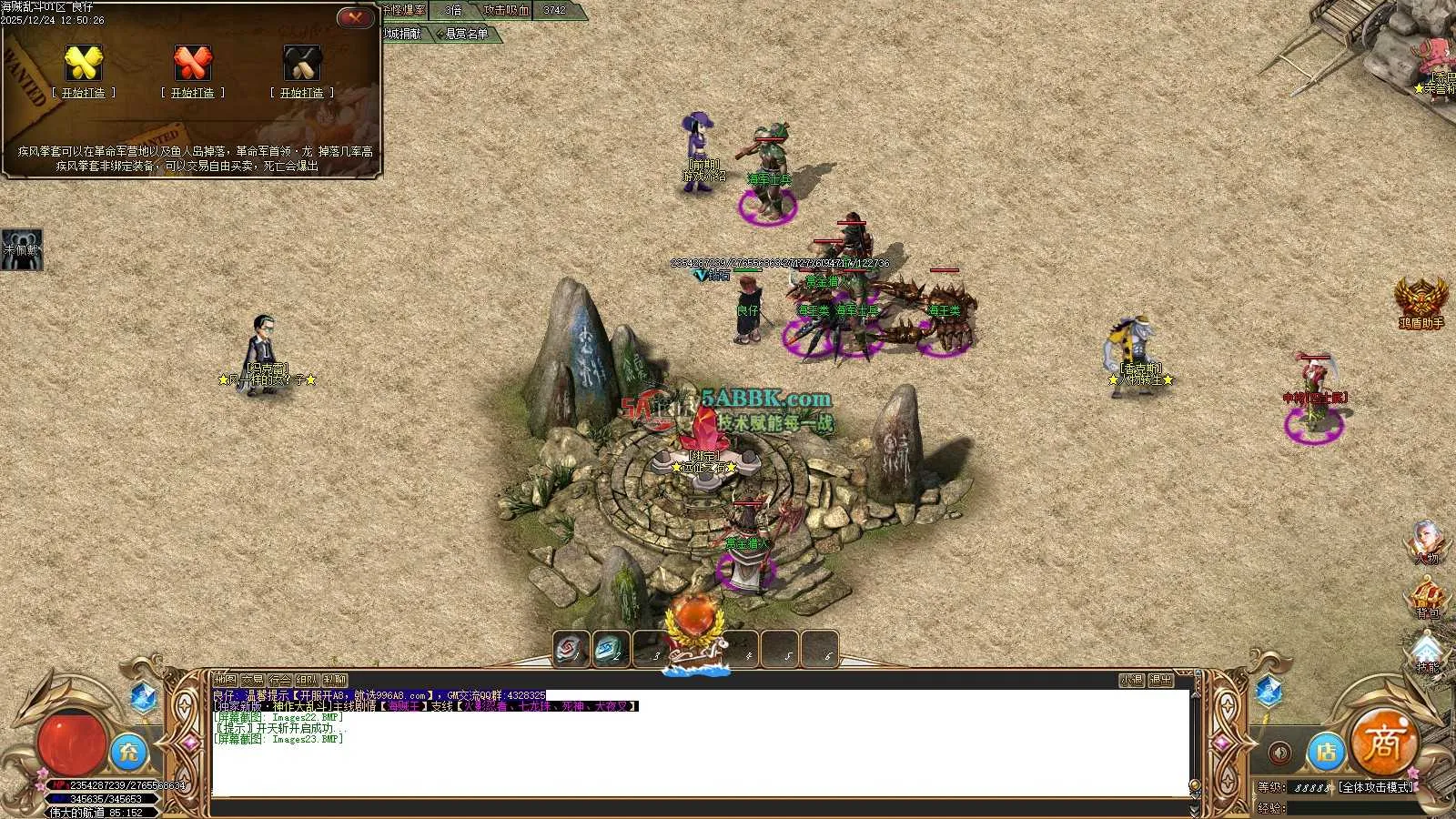Use the blue swirl skill in slot 2
The image size is (1456, 819).
(611, 649)
